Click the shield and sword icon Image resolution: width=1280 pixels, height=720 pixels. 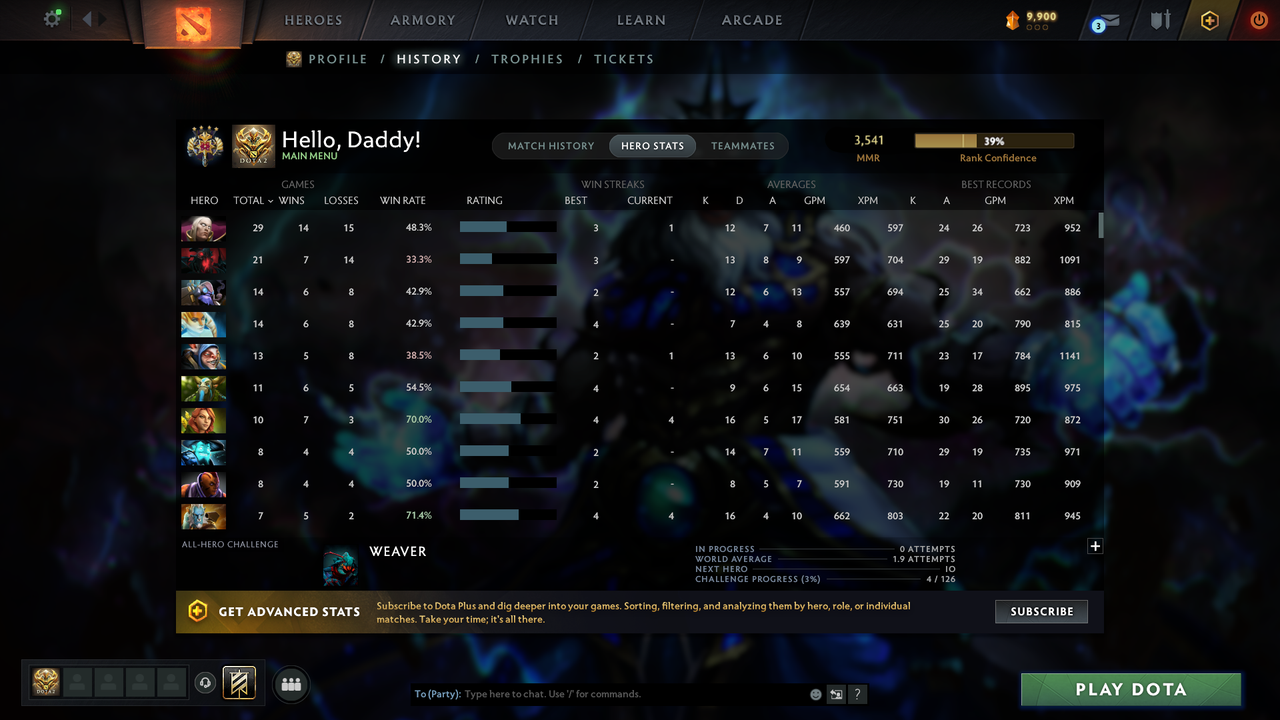tap(1160, 20)
